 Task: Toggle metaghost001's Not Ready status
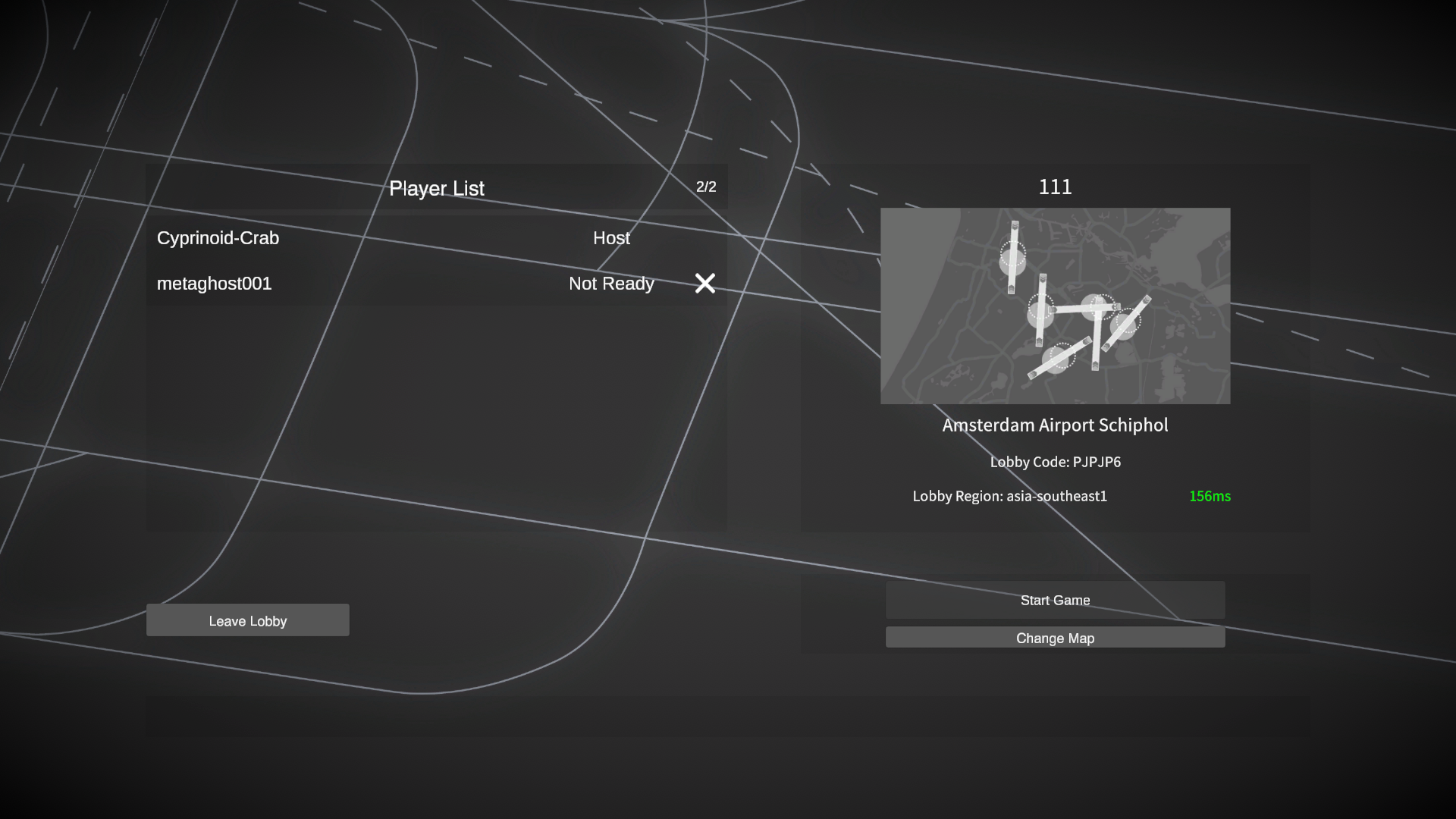[x=611, y=284]
